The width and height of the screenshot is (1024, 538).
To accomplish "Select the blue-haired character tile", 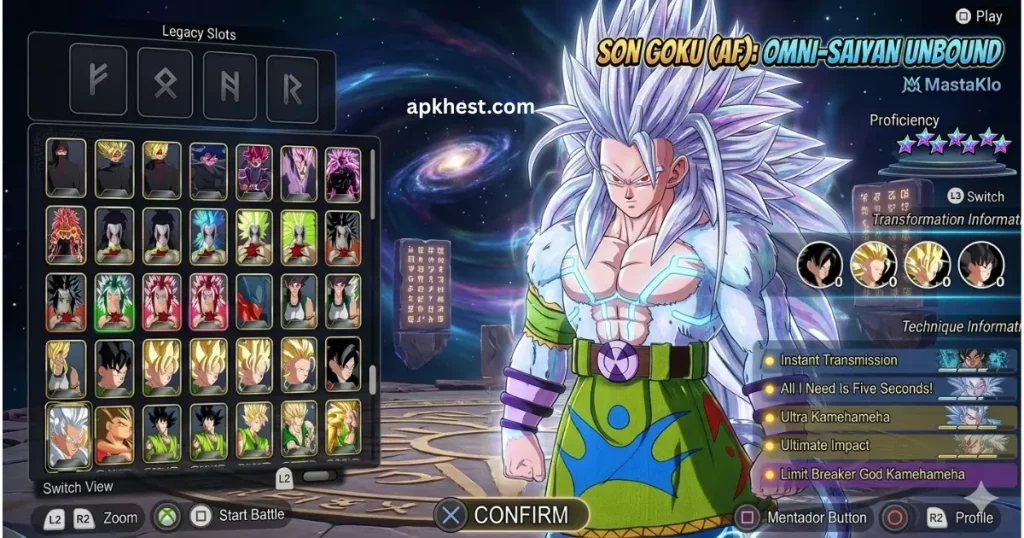I will [x=210, y=235].
